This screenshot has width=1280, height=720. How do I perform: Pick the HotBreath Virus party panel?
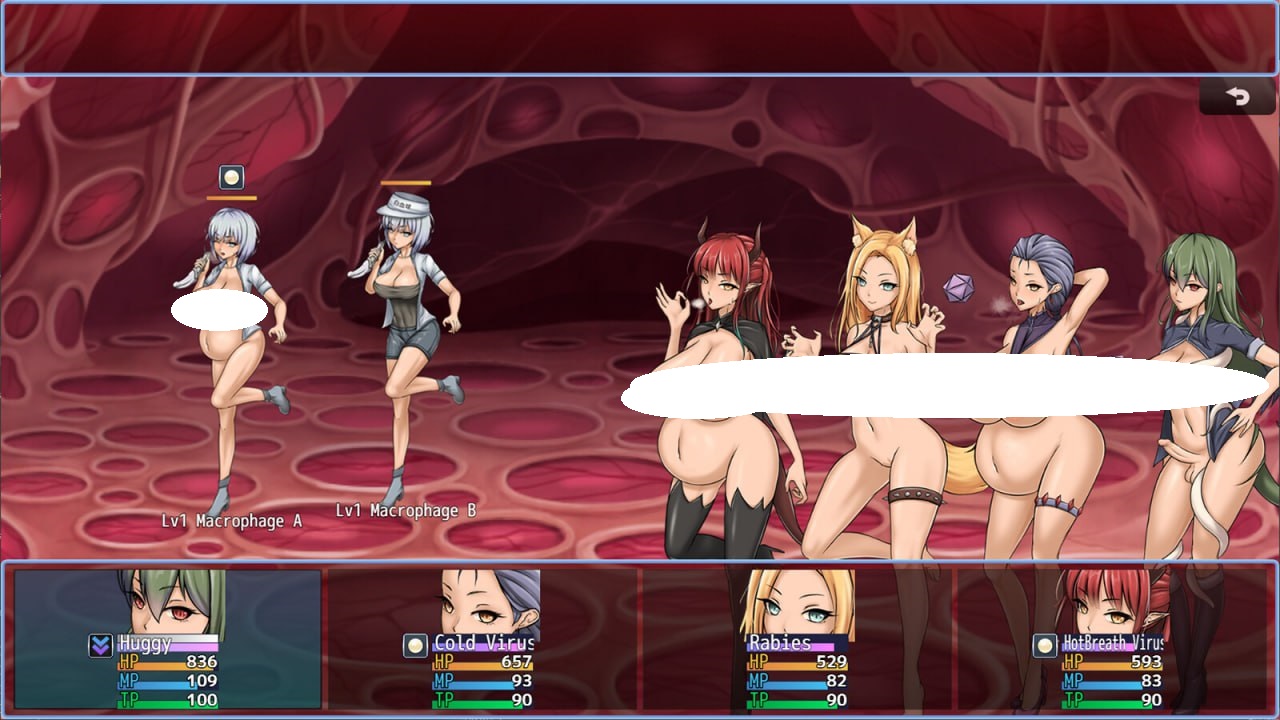tap(1112, 640)
